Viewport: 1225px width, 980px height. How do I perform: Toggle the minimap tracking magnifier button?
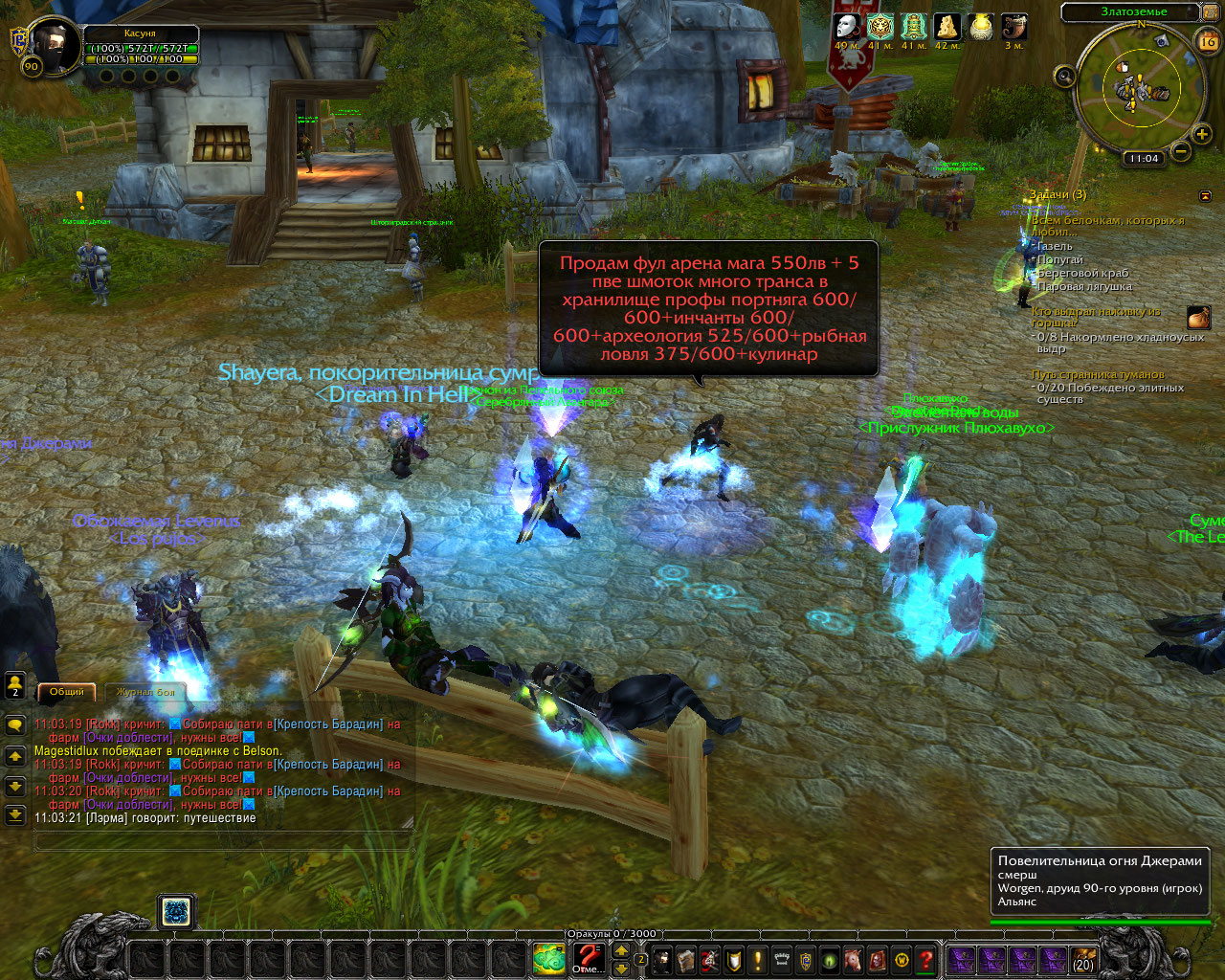click(1064, 76)
